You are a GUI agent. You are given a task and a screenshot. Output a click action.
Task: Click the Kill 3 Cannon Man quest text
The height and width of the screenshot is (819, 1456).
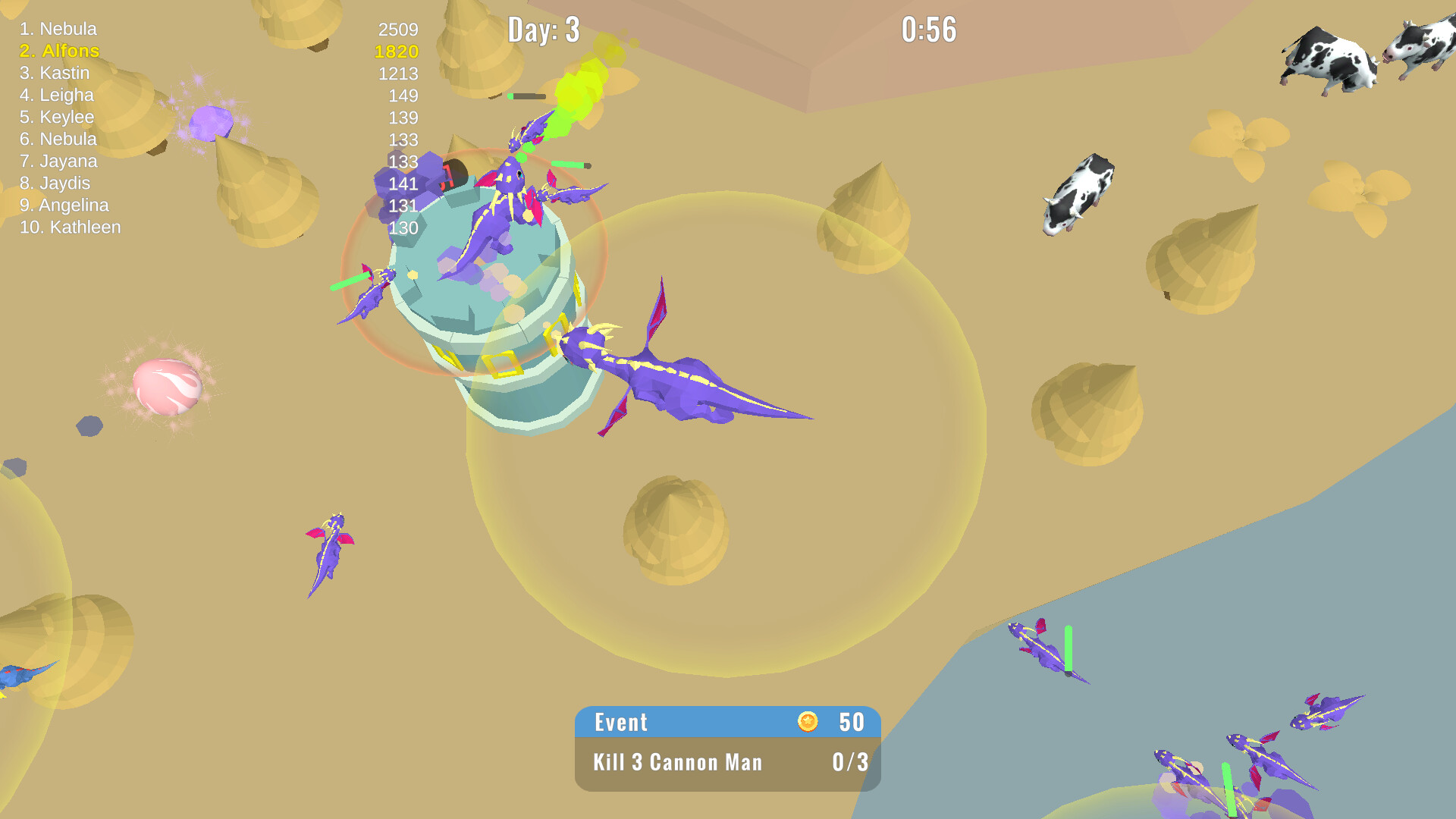677,763
